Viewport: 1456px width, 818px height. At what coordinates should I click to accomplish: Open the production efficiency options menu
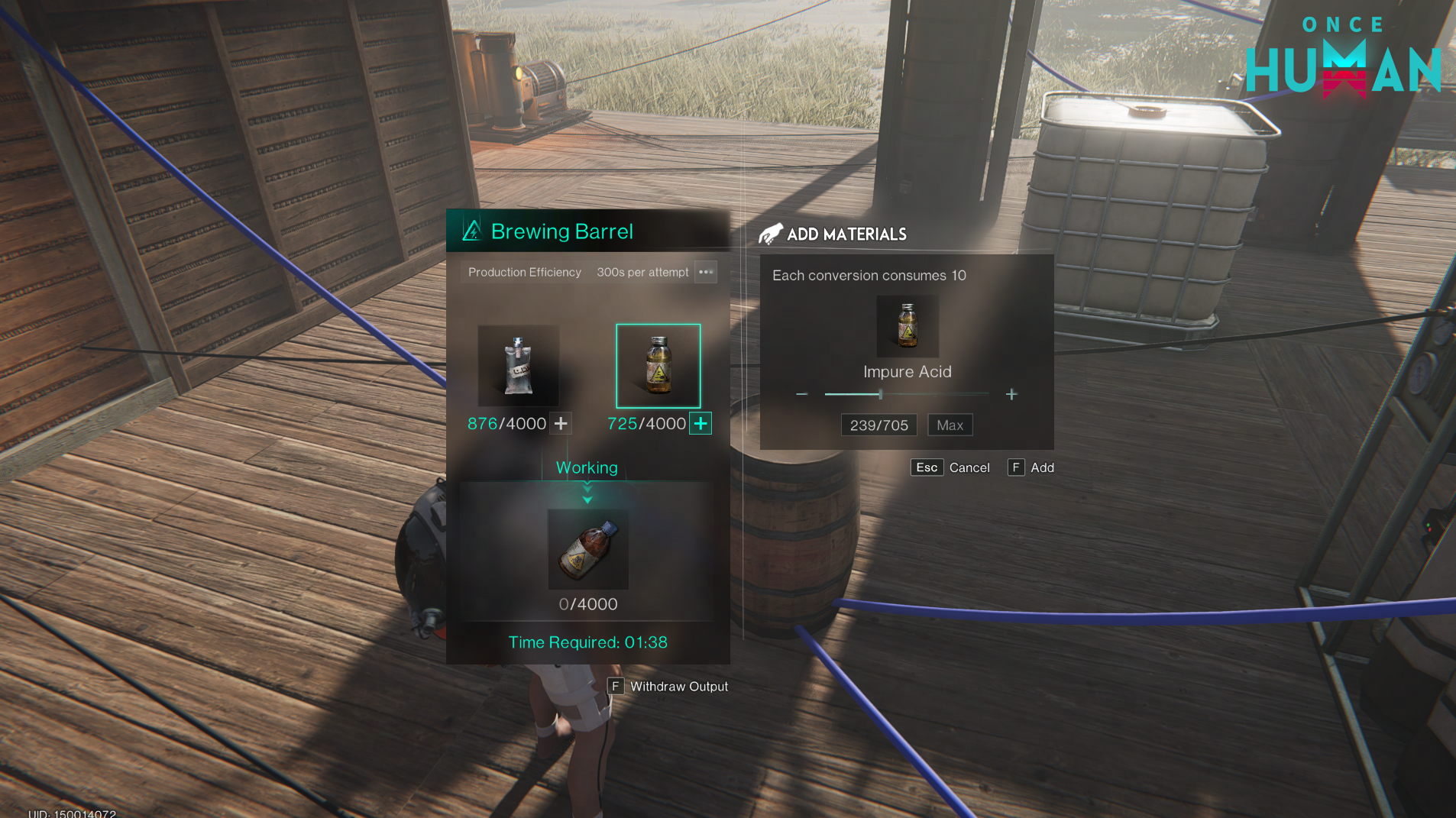click(705, 272)
